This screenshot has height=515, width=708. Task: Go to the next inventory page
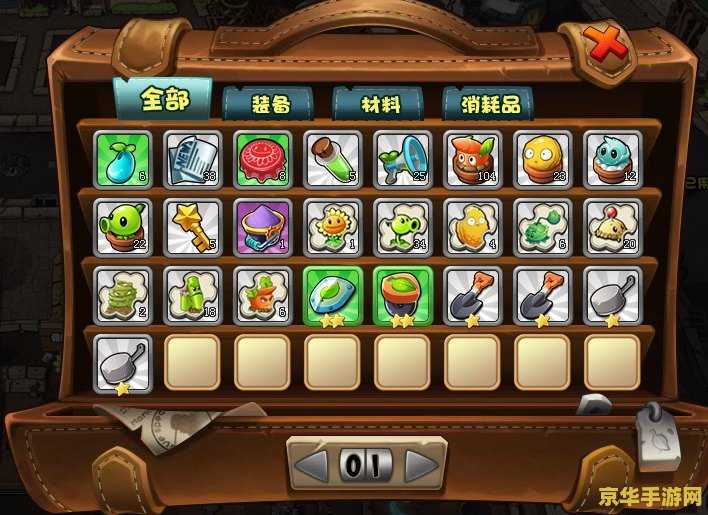click(x=421, y=465)
